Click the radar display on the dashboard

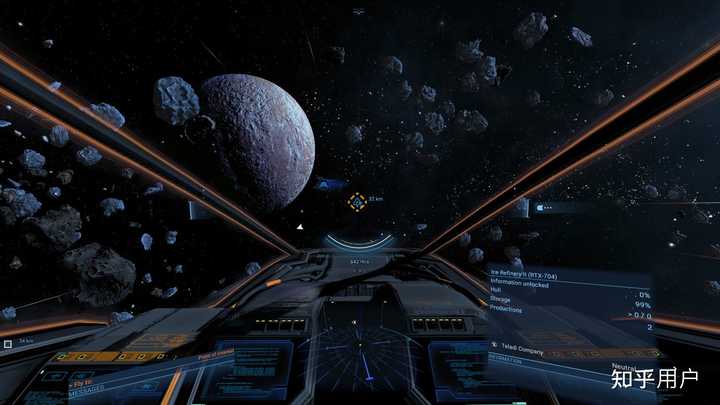pos(360,357)
